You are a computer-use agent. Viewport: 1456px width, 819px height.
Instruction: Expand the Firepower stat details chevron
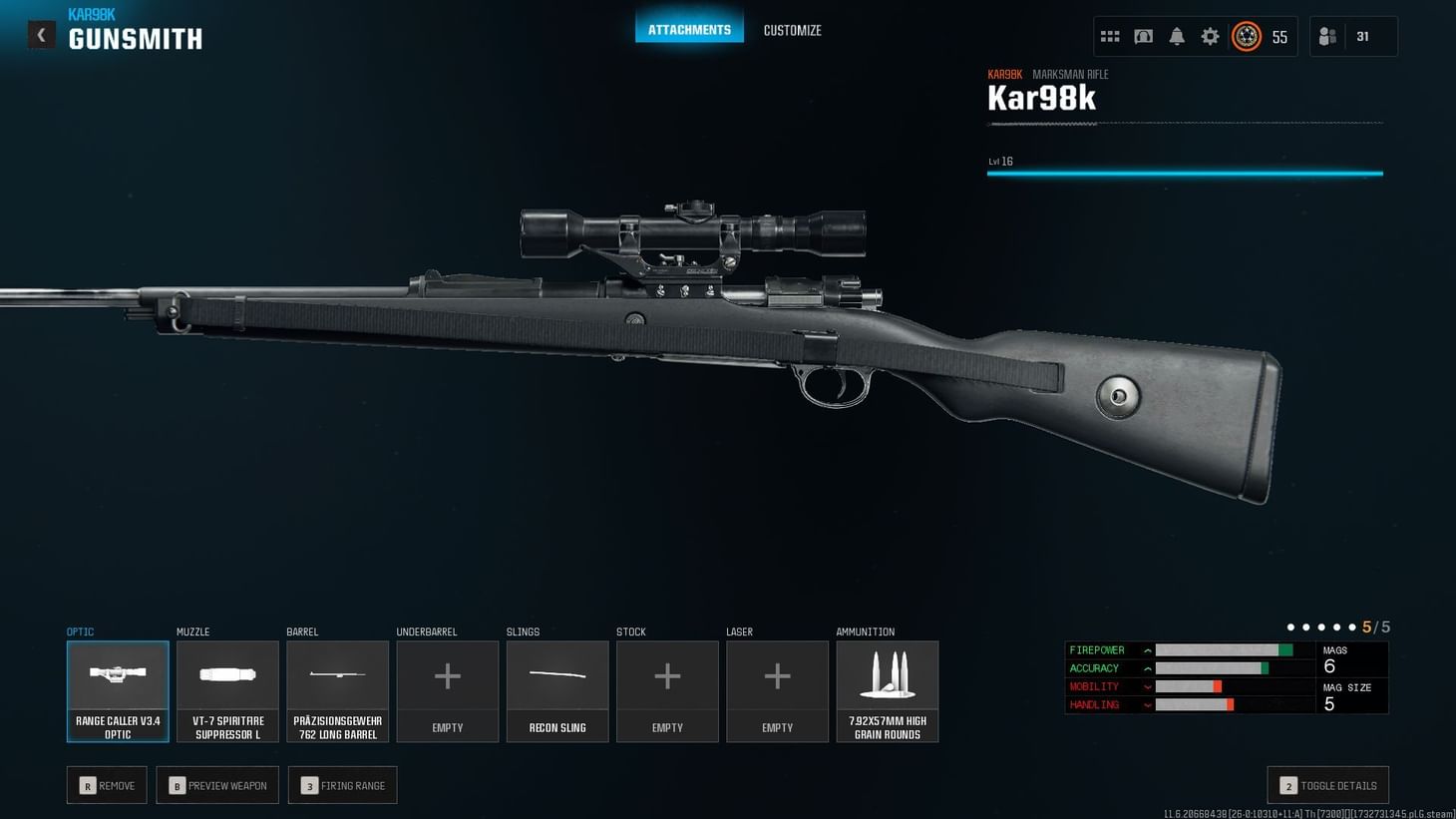(x=1149, y=649)
